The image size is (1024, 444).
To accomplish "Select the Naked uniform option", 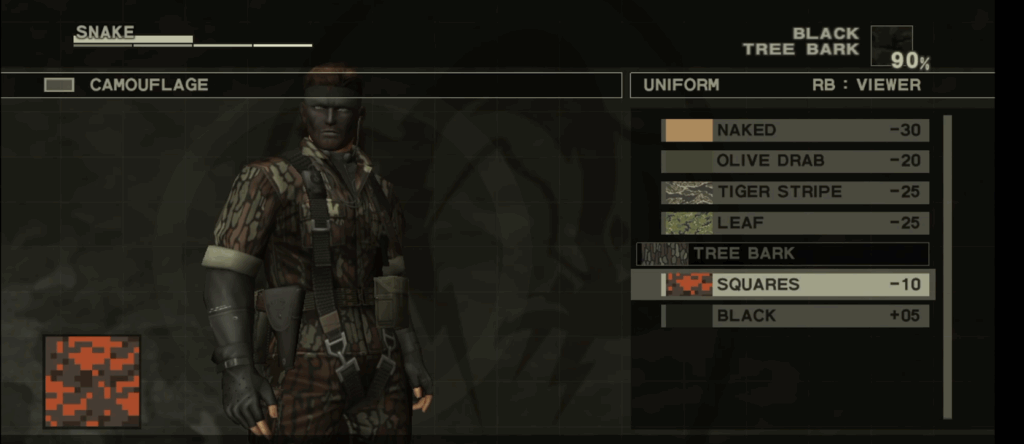I will (795, 130).
